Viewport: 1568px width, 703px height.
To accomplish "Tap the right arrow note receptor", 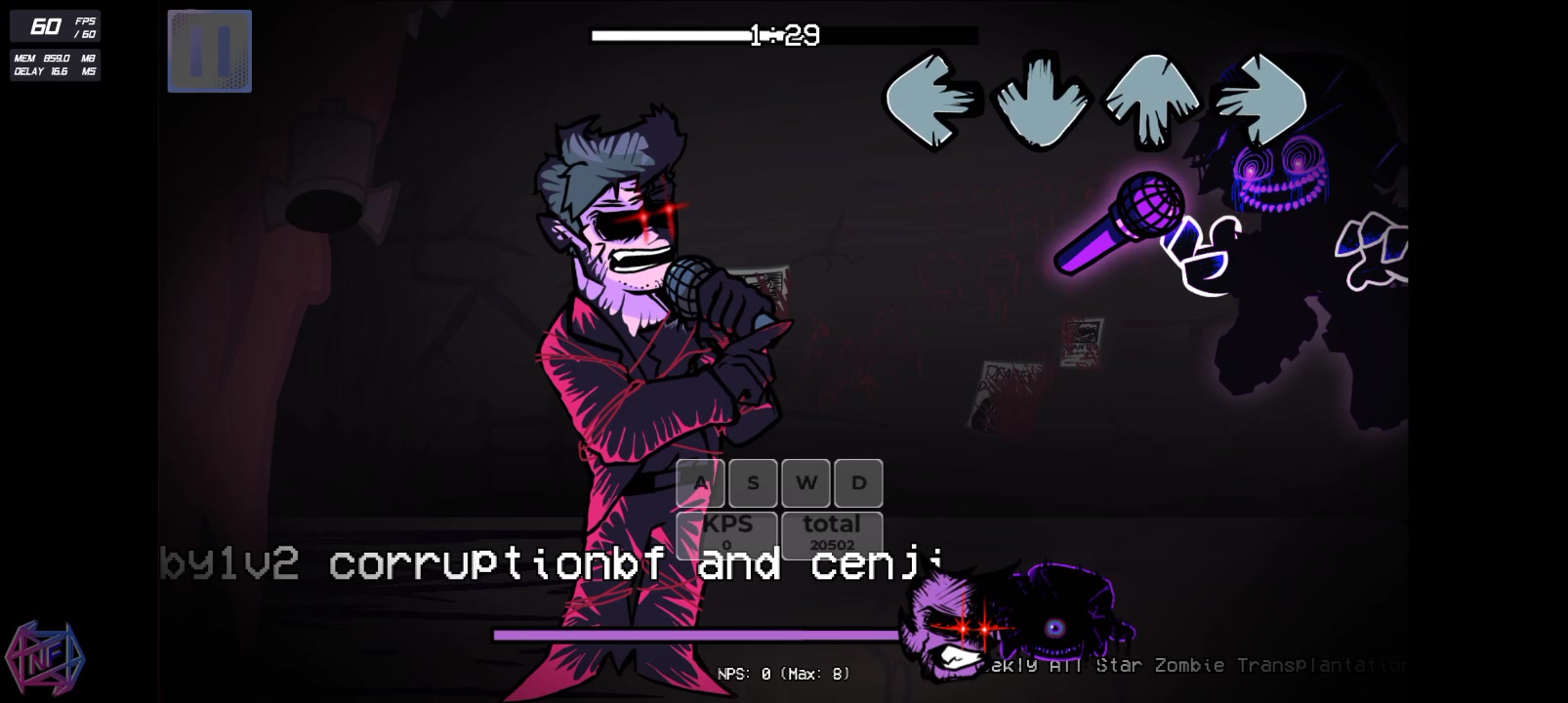I will pyautogui.click(x=1259, y=98).
